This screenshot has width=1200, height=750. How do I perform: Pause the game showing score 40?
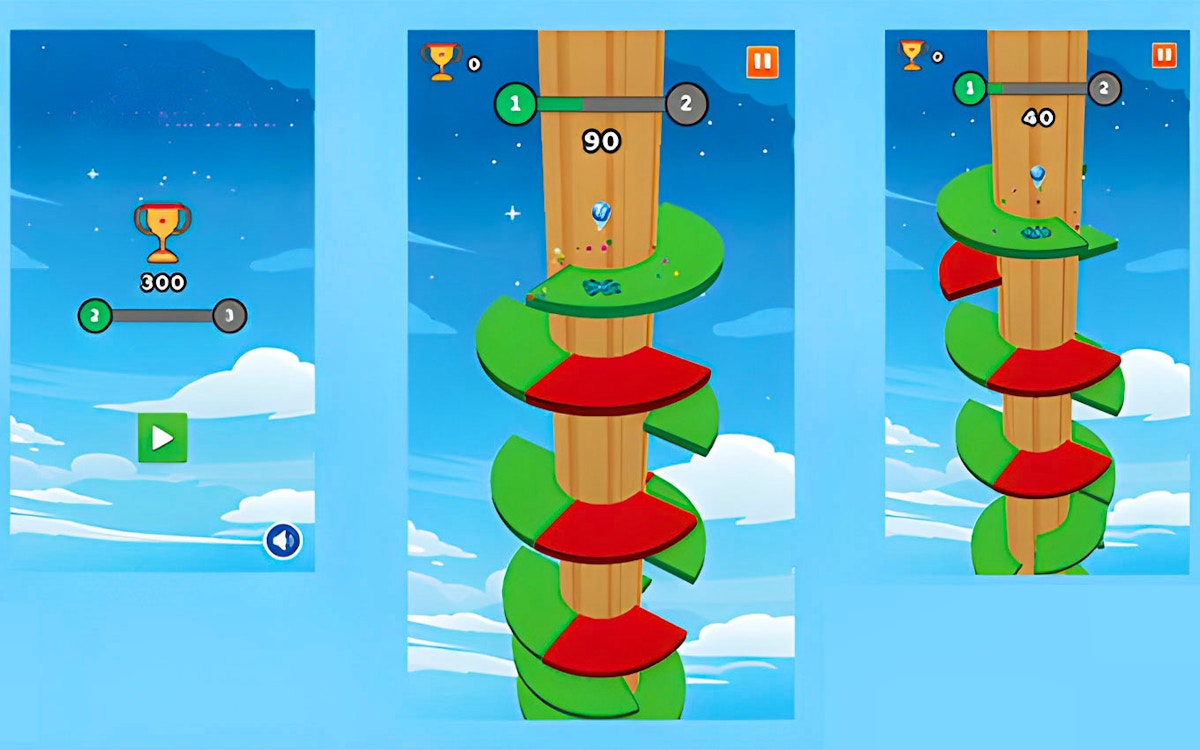click(1164, 55)
